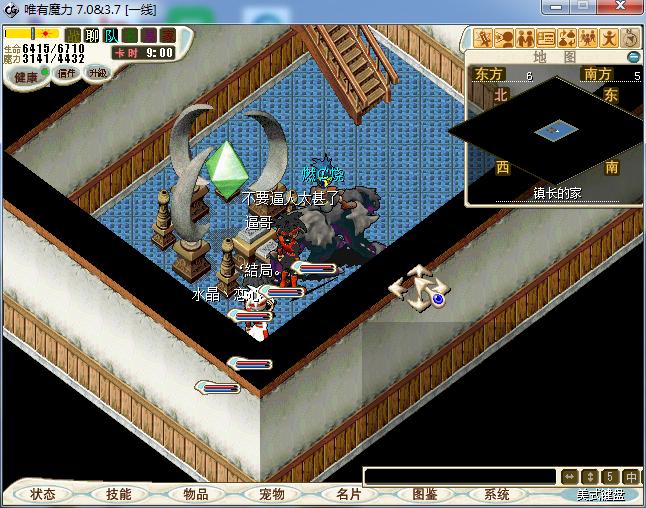Image resolution: width=646 pixels, height=508 pixels.
Task: Toggle the 队 team mode icon
Action: [x=111, y=36]
